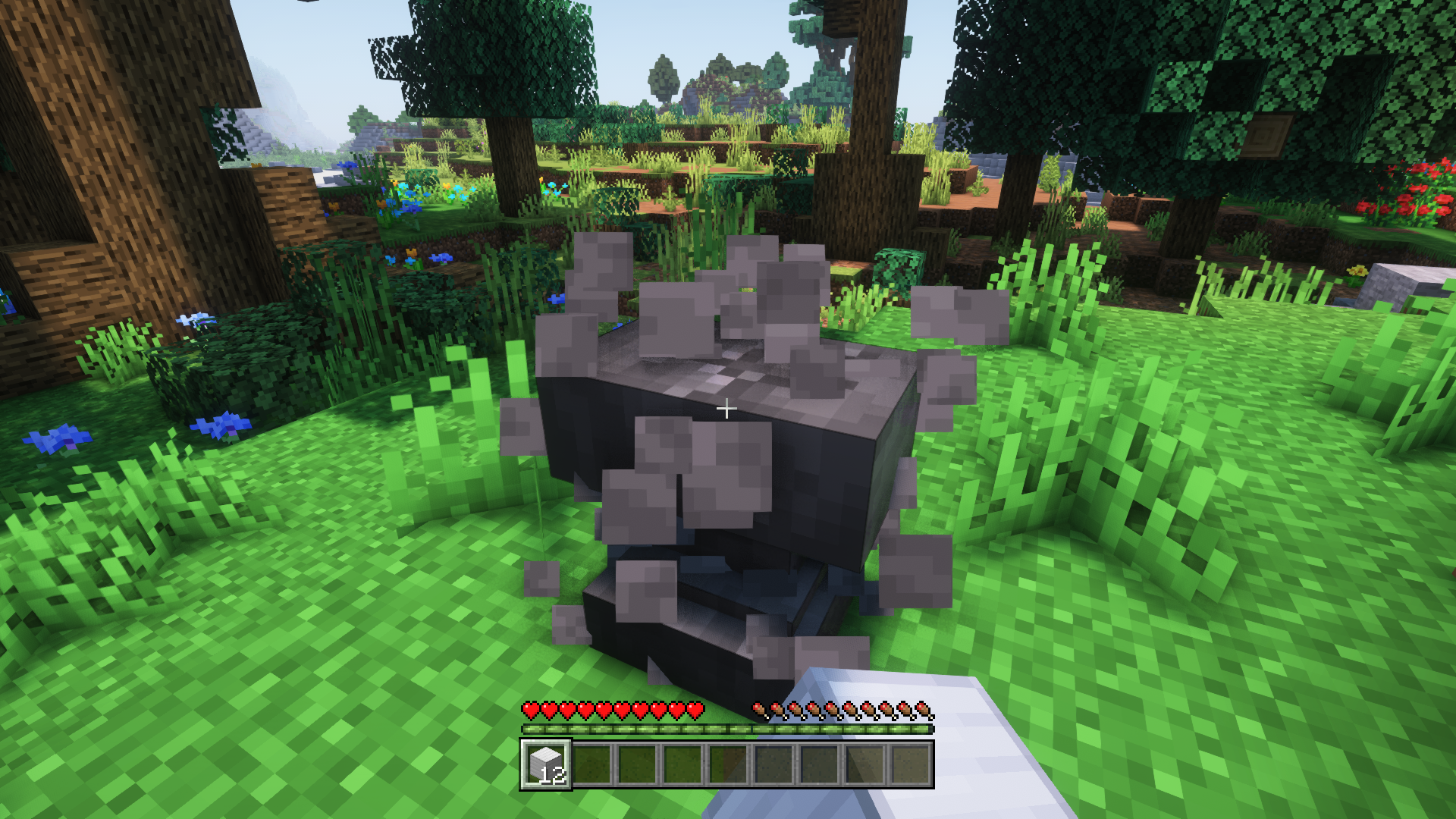Click the crosshair at the screen center
Viewport: 1456px width, 819px height.
726,408
